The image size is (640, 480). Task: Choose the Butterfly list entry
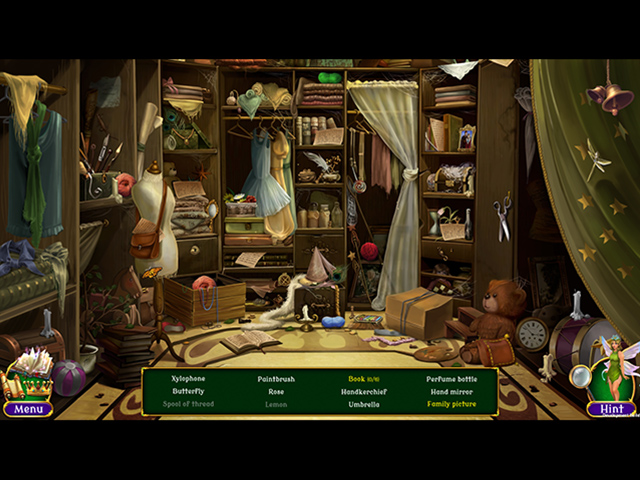(x=188, y=392)
